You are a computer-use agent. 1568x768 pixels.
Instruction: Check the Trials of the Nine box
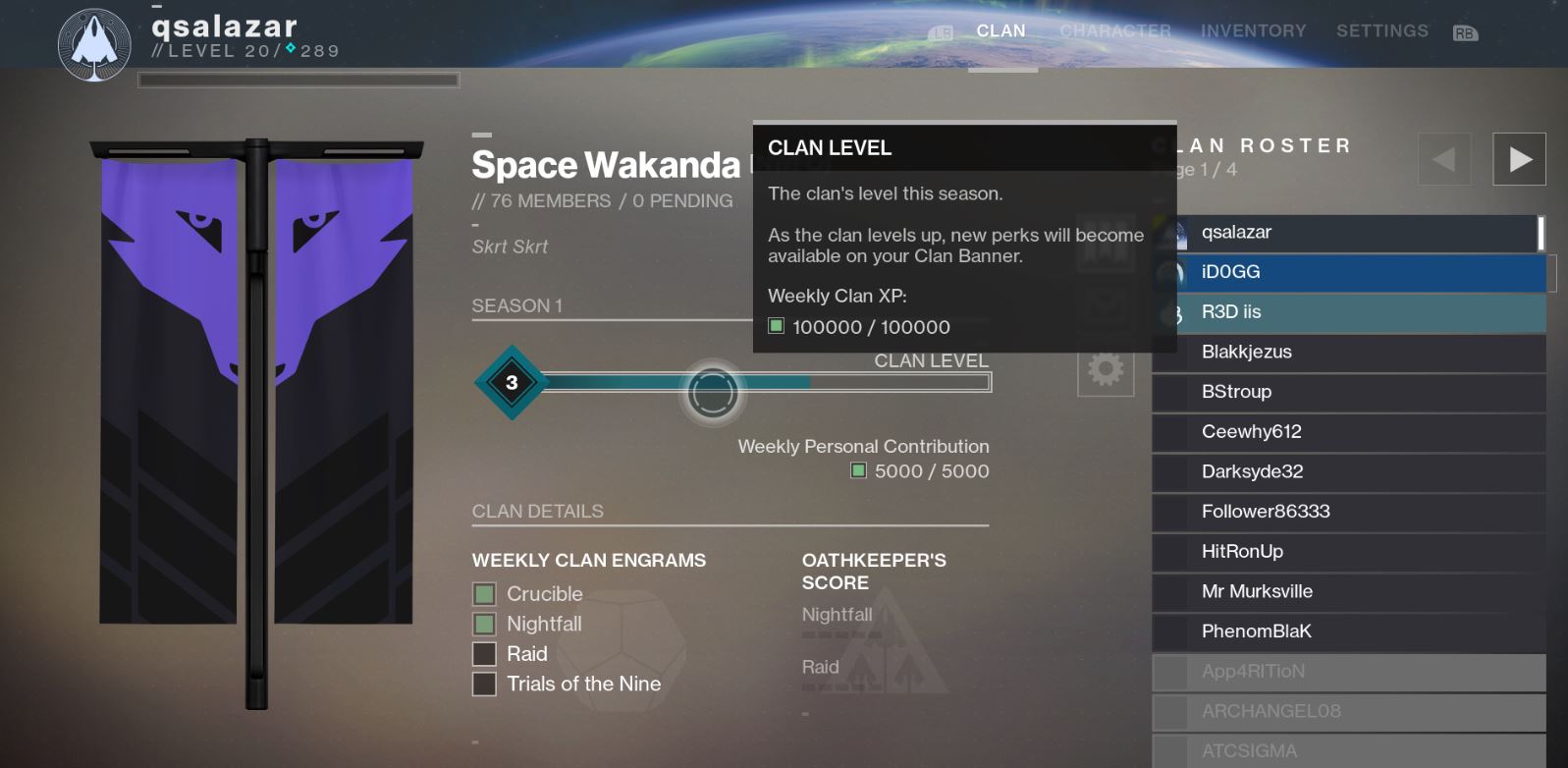tap(483, 684)
